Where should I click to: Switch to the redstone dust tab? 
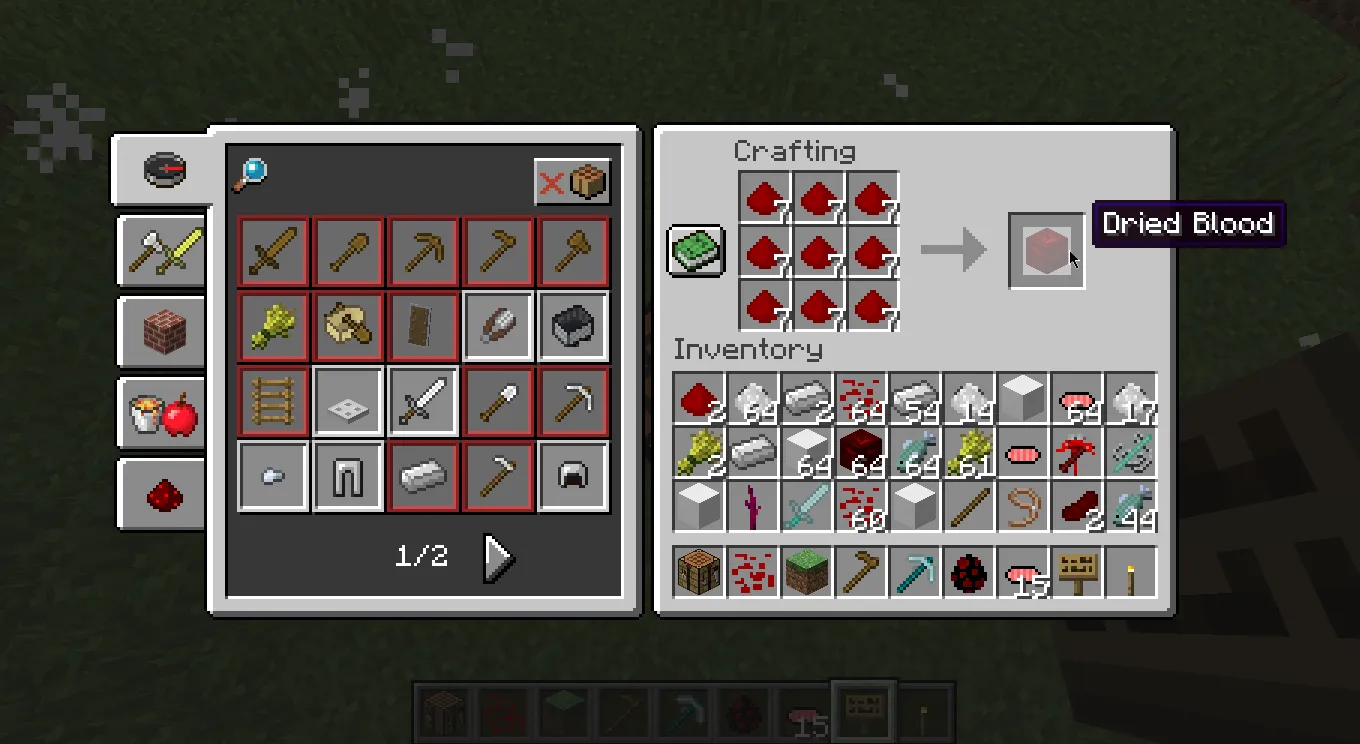(x=161, y=495)
